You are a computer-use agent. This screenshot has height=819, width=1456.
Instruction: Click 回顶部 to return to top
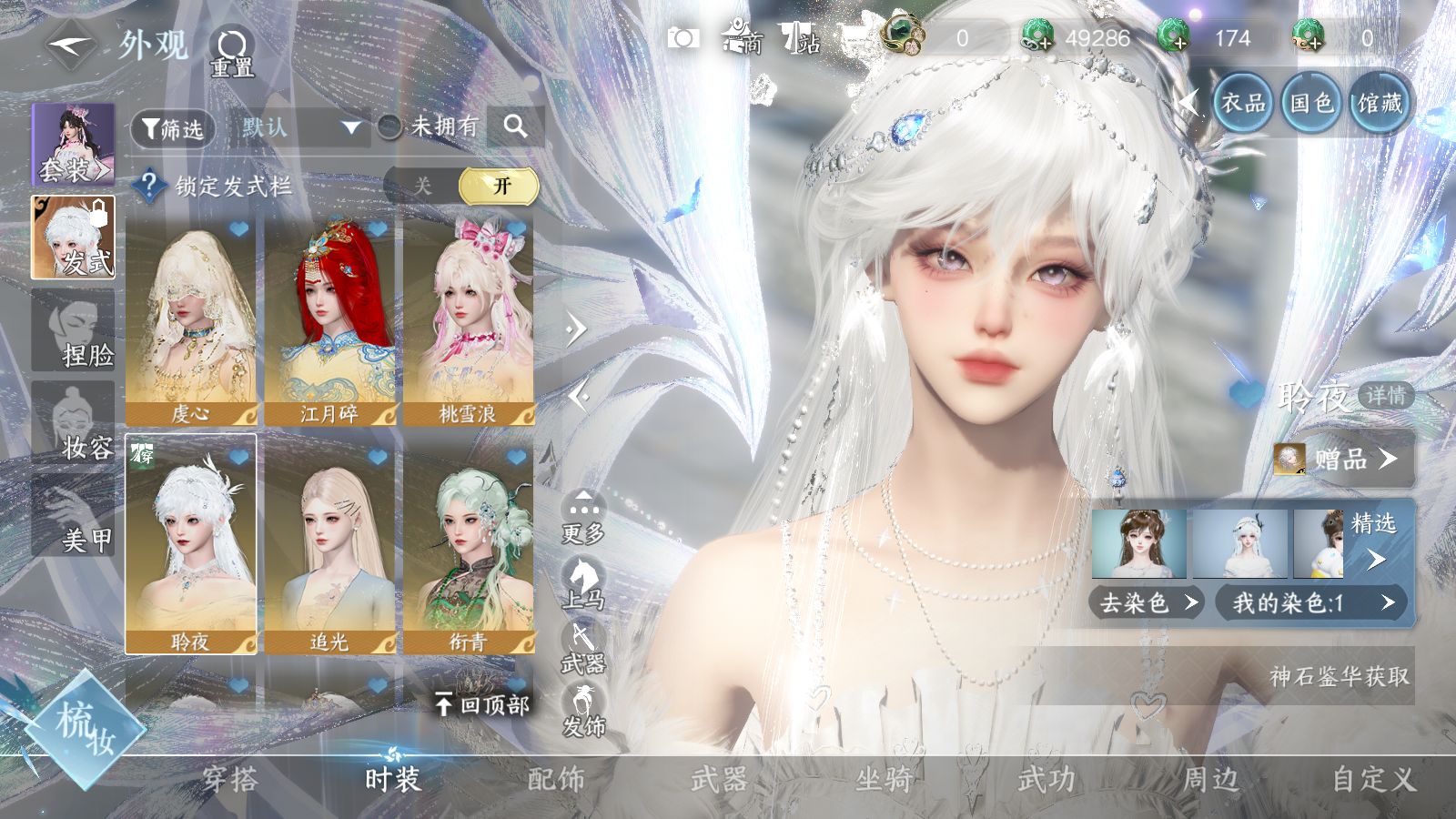click(x=482, y=704)
